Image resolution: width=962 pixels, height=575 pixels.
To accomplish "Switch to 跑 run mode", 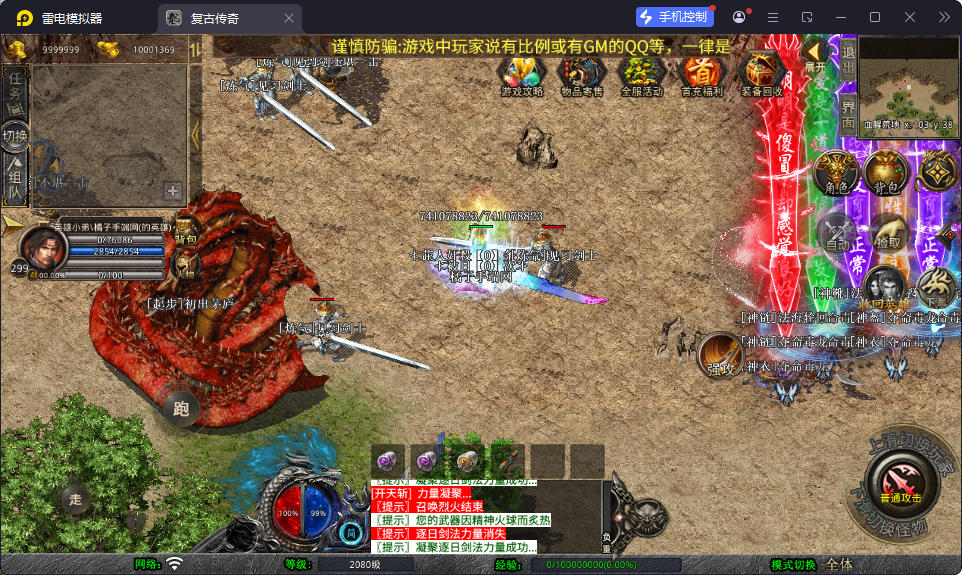I will [x=181, y=407].
